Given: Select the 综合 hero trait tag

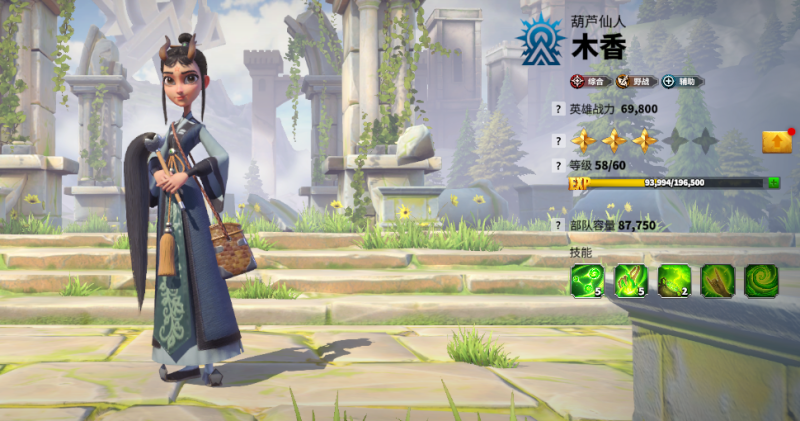Looking at the screenshot, I should pyautogui.click(x=590, y=81).
